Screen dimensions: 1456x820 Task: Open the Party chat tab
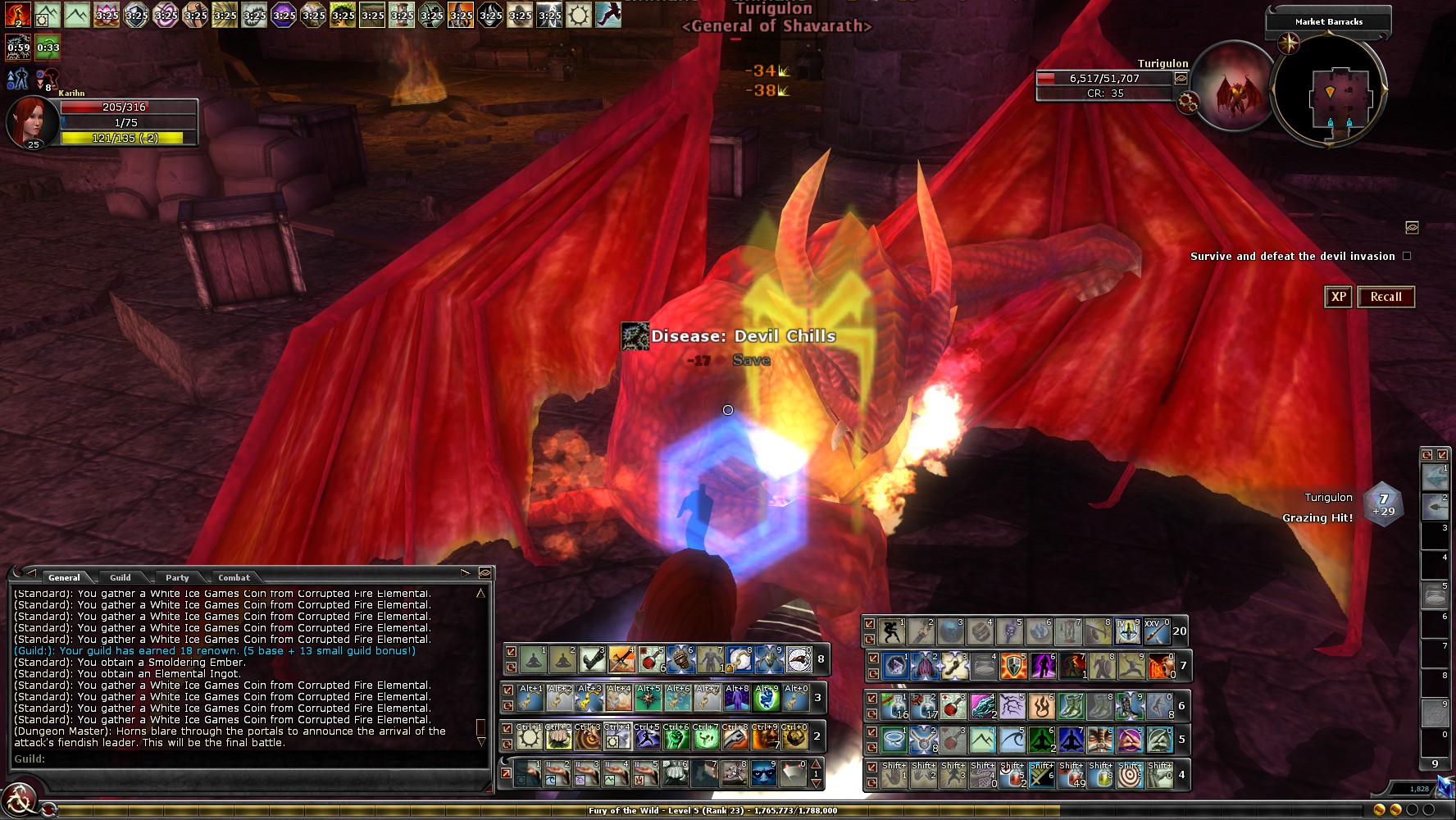click(177, 577)
